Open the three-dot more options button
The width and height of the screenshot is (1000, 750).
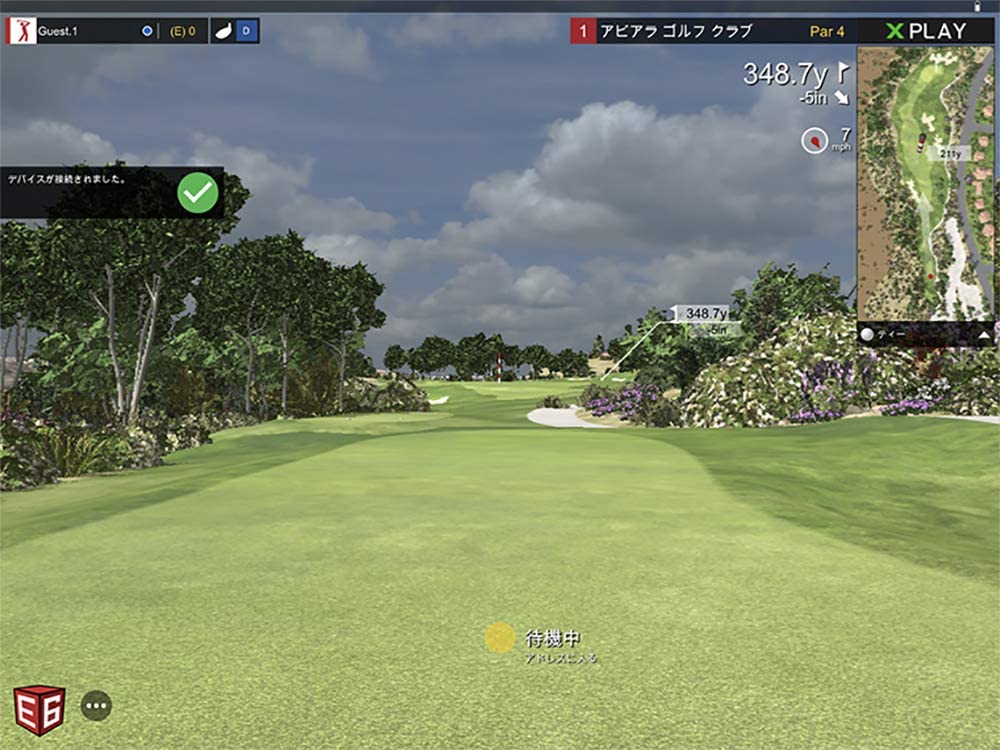96,706
